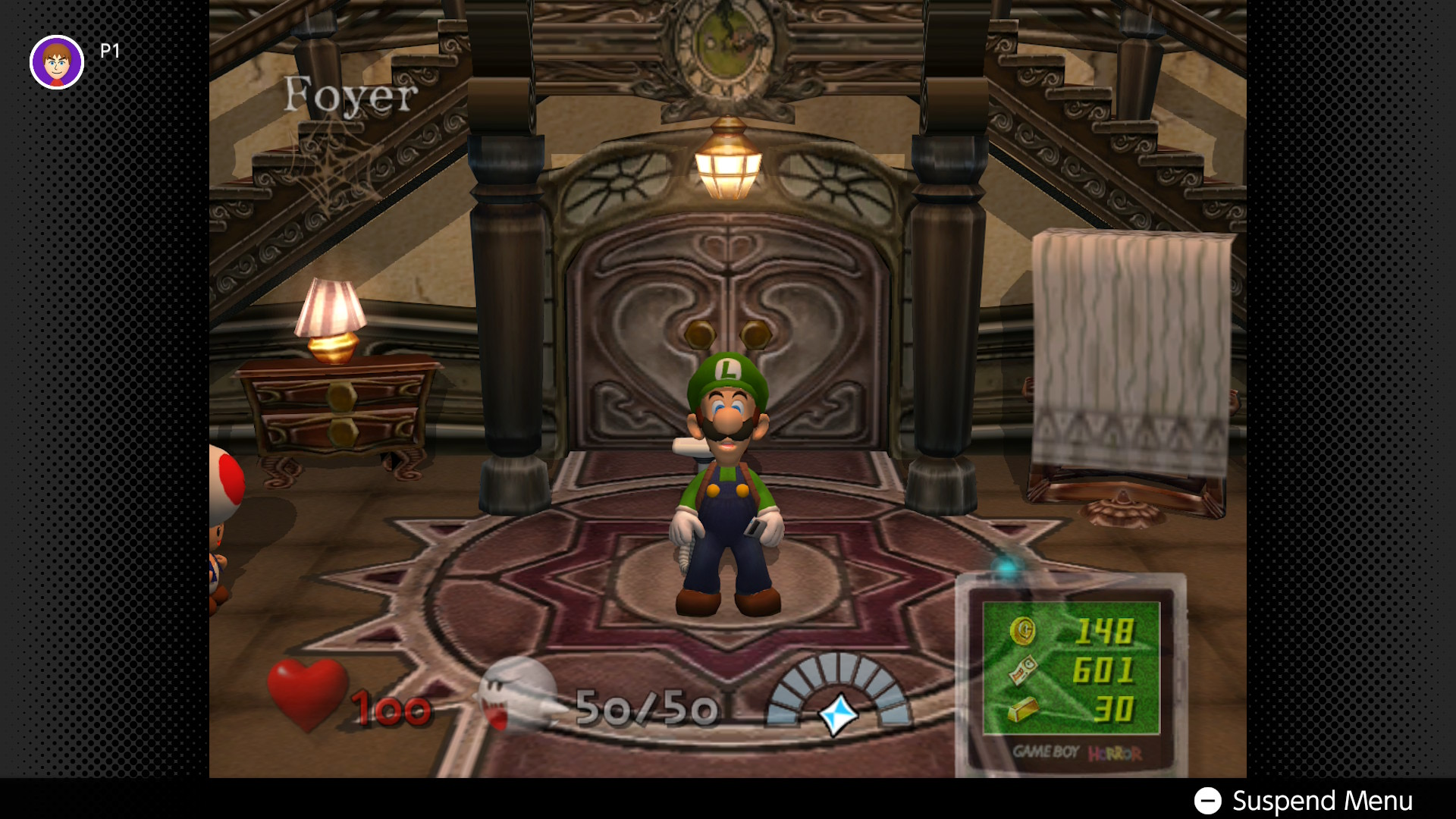The width and height of the screenshot is (1456, 819).
Task: Select the P1 player profile avatar
Action: click(x=57, y=62)
